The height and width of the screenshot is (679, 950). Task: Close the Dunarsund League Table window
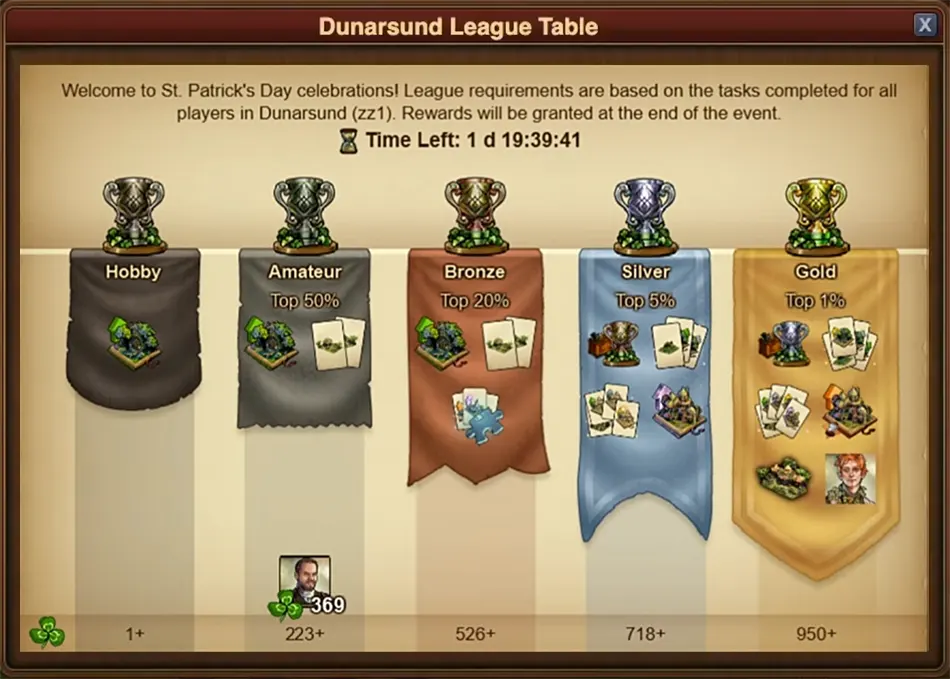coord(923,25)
